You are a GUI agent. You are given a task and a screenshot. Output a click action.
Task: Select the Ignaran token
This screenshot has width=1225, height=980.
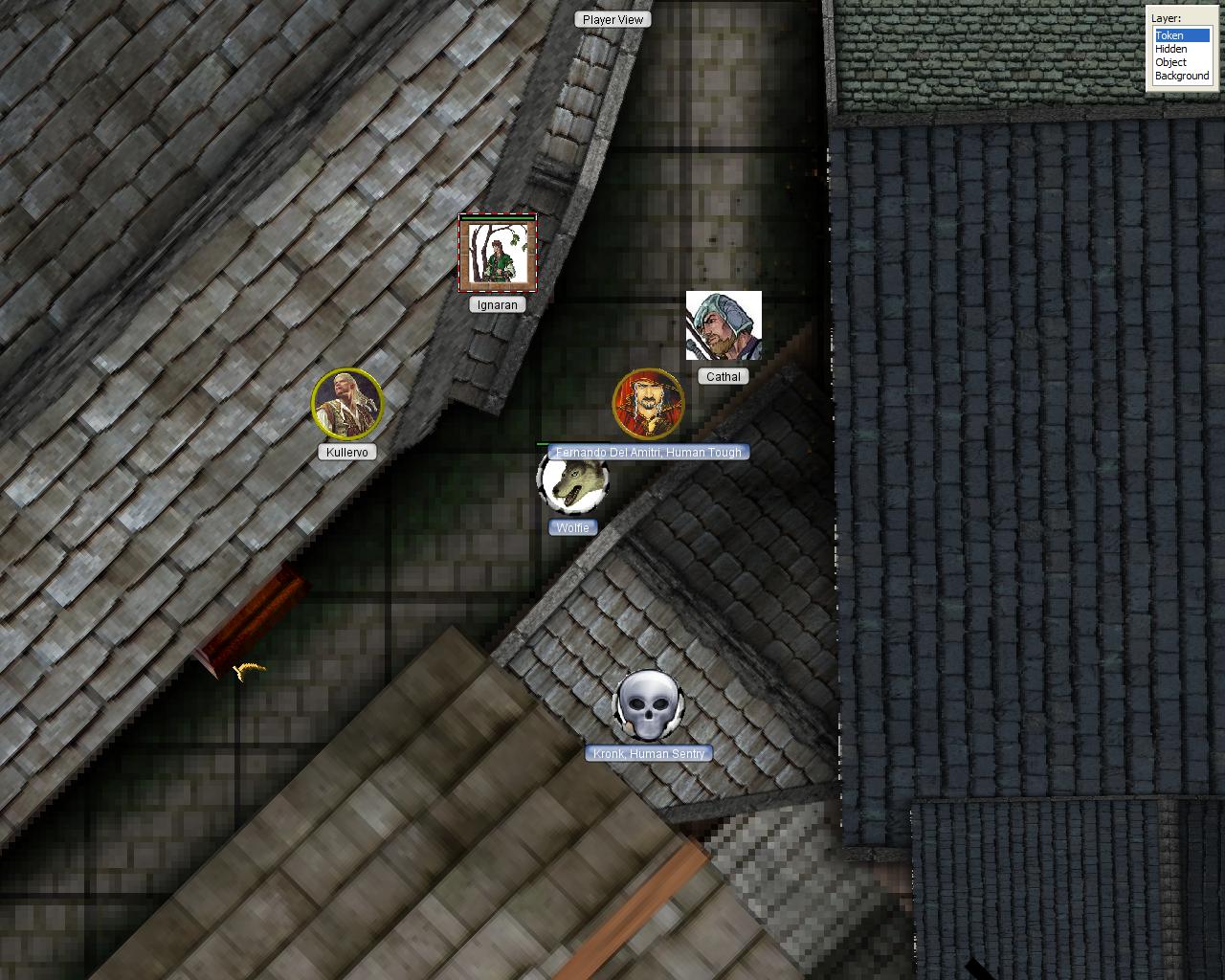pyautogui.click(x=498, y=254)
